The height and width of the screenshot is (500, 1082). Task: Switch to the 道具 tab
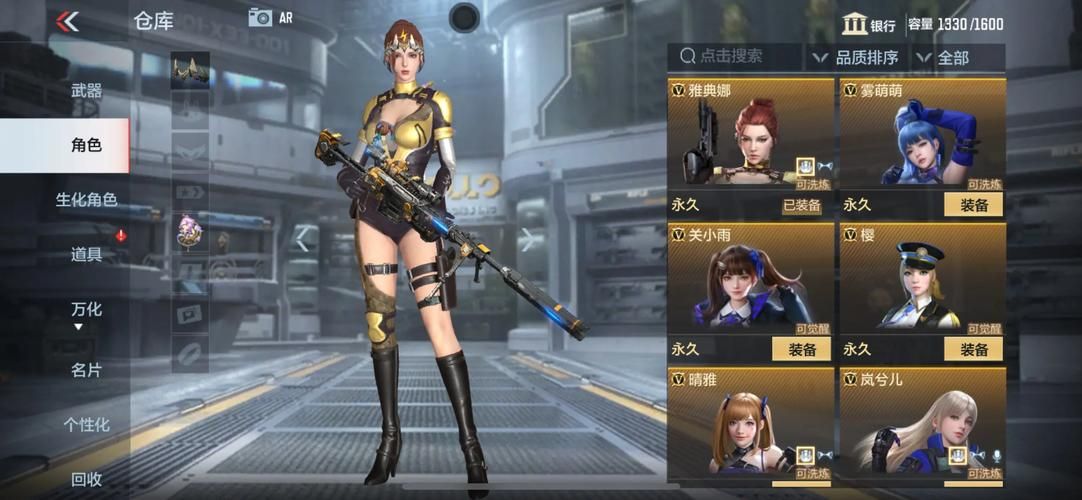click(86, 254)
